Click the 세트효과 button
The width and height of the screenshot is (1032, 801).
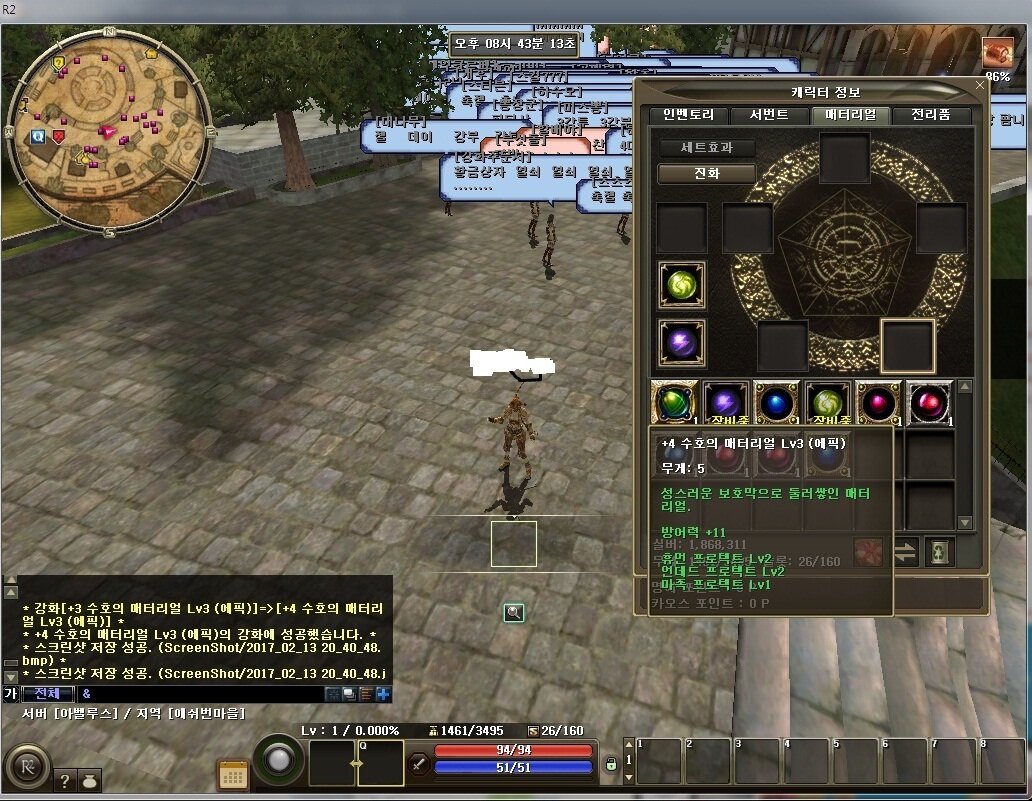[x=706, y=147]
